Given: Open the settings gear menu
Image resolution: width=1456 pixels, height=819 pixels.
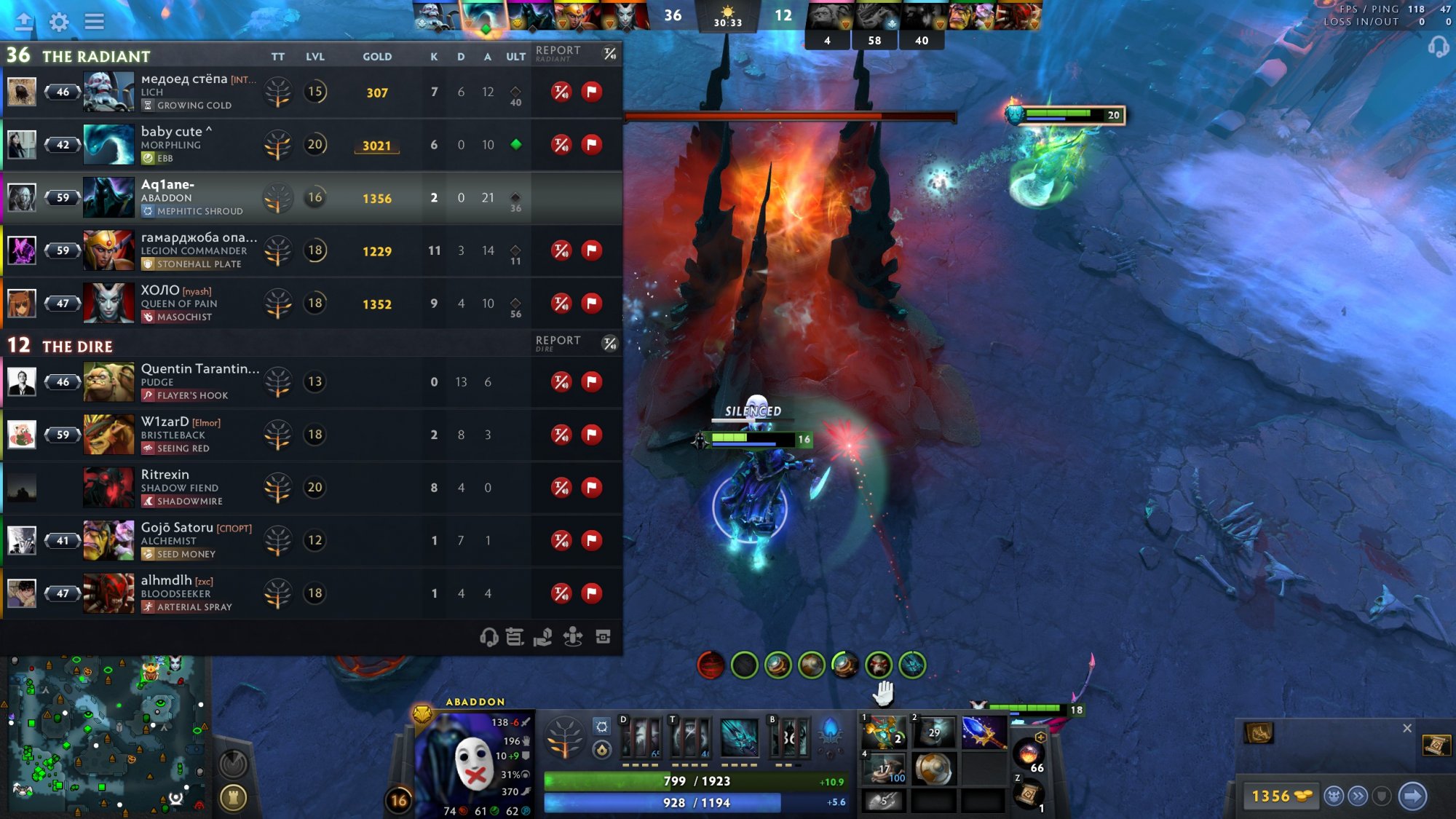Looking at the screenshot, I should tap(59, 22).
